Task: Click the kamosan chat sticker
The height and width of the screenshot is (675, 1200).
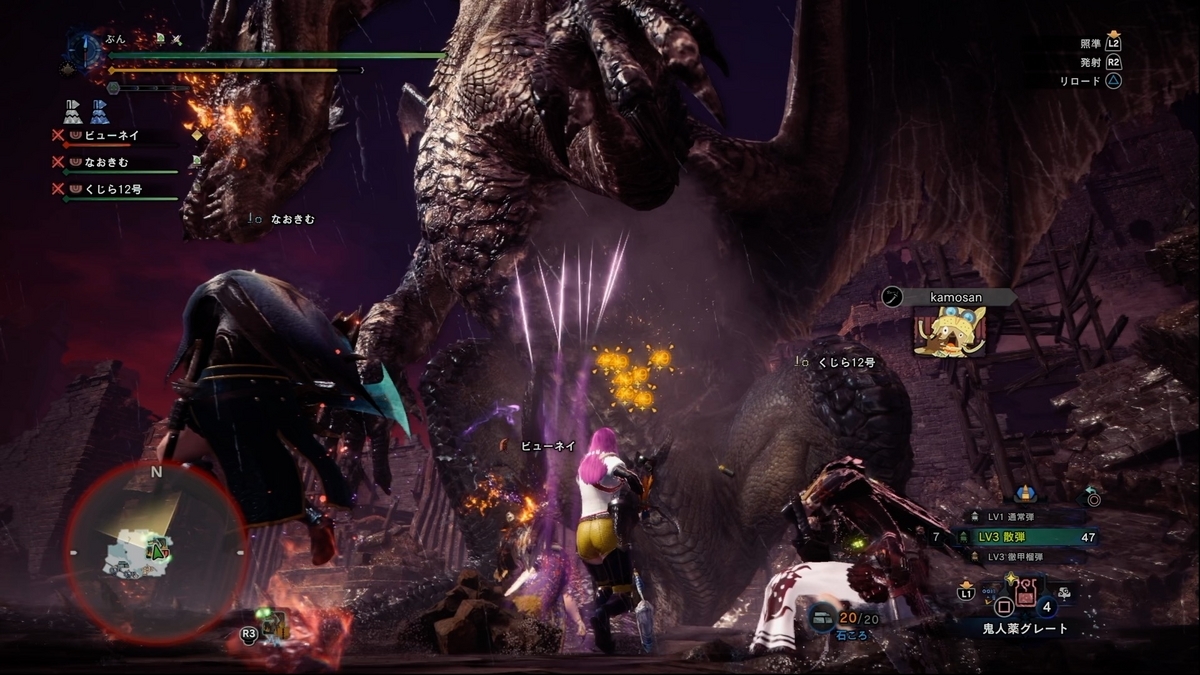Action: [948, 331]
